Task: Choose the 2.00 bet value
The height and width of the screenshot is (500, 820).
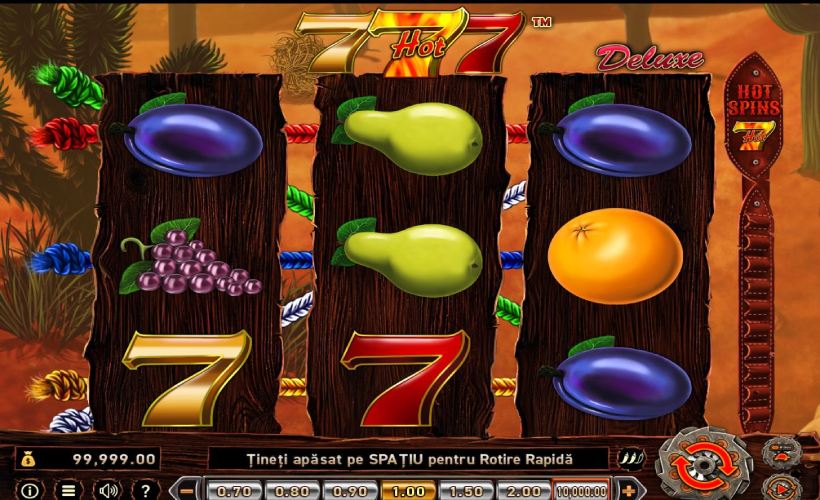Action: tap(523, 491)
